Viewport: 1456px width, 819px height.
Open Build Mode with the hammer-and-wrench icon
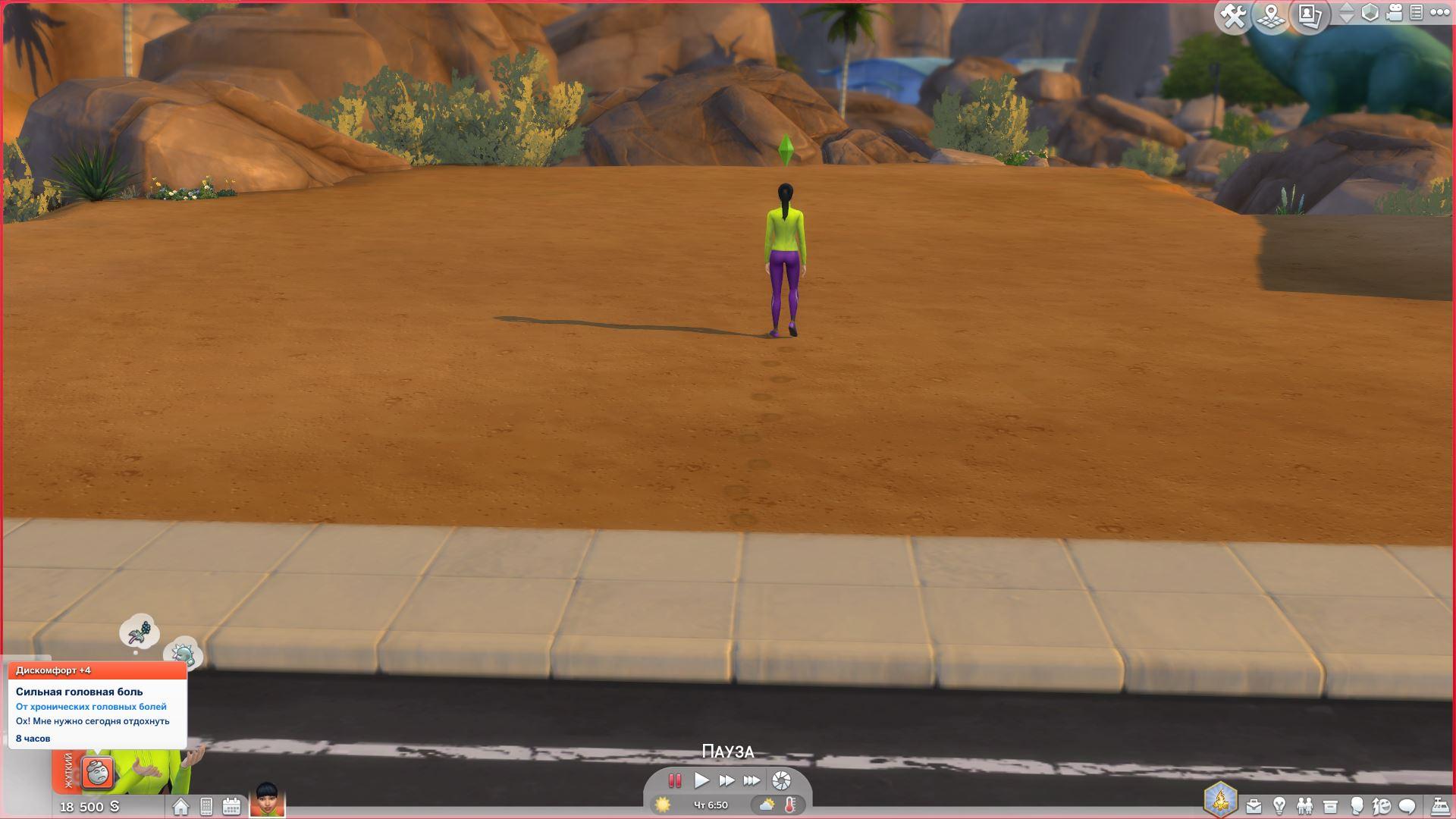pyautogui.click(x=1234, y=16)
